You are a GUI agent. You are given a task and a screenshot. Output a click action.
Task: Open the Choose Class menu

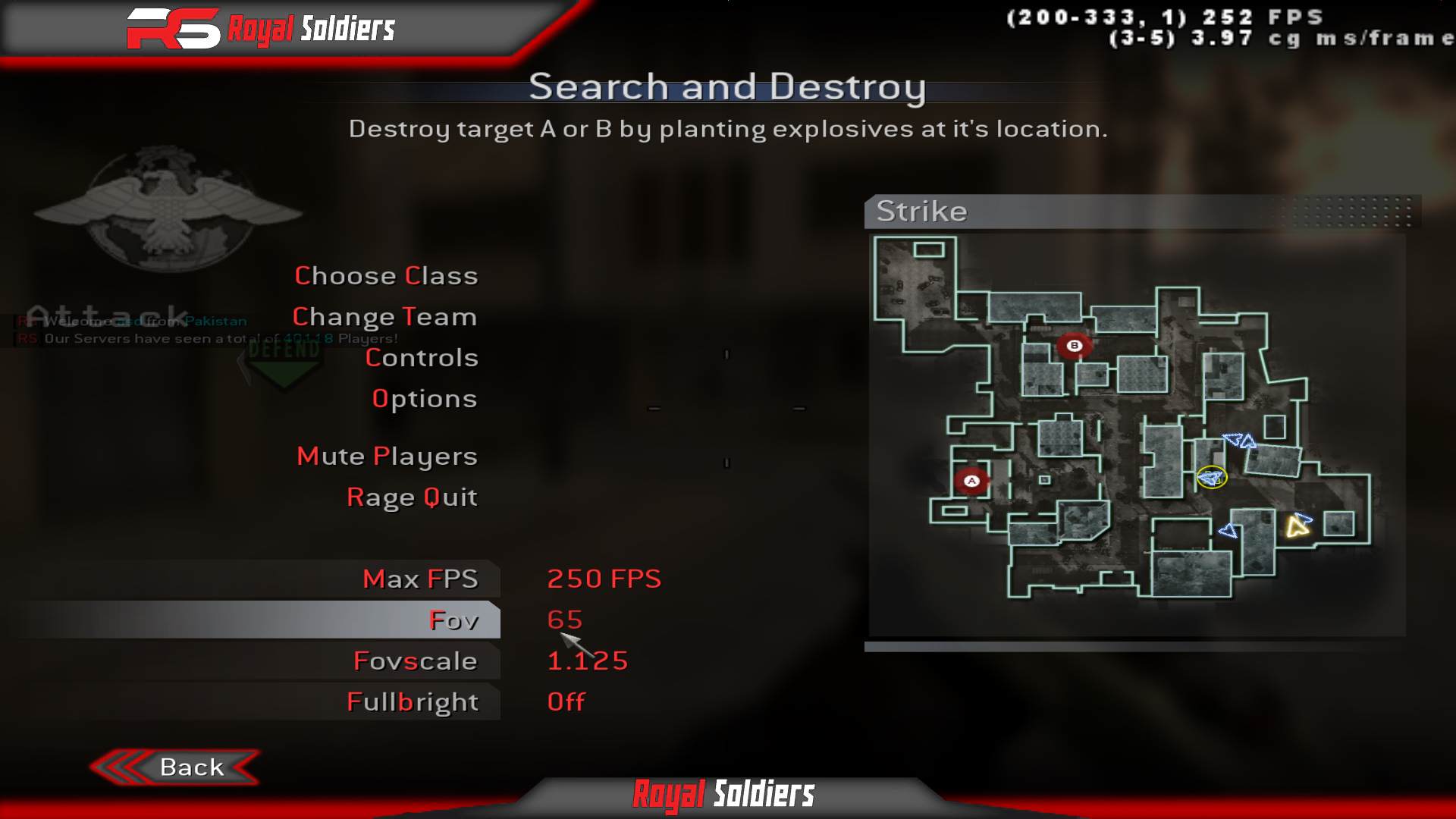point(386,276)
